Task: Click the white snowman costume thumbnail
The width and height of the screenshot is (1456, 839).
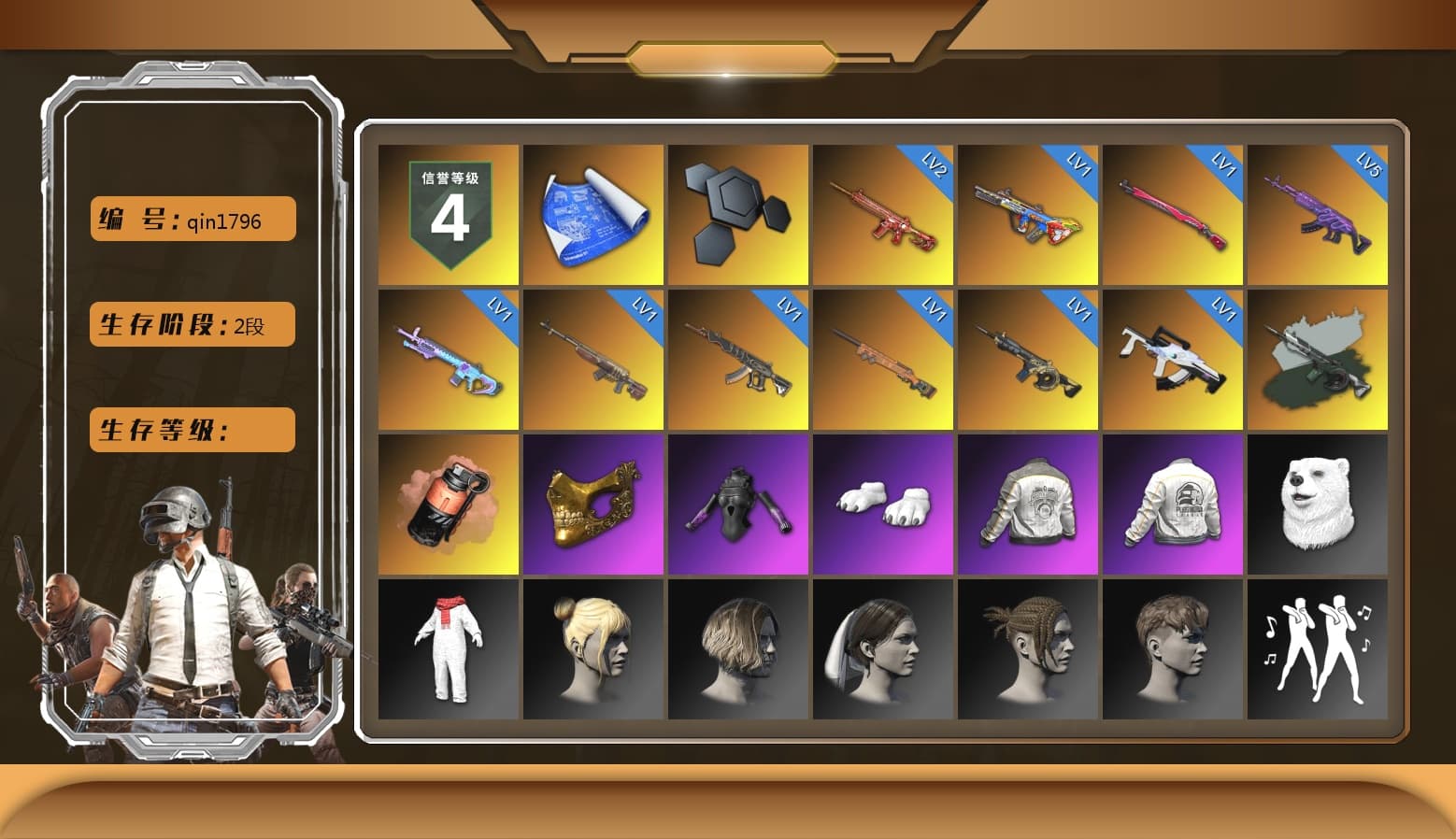Action: pyautogui.click(x=447, y=649)
